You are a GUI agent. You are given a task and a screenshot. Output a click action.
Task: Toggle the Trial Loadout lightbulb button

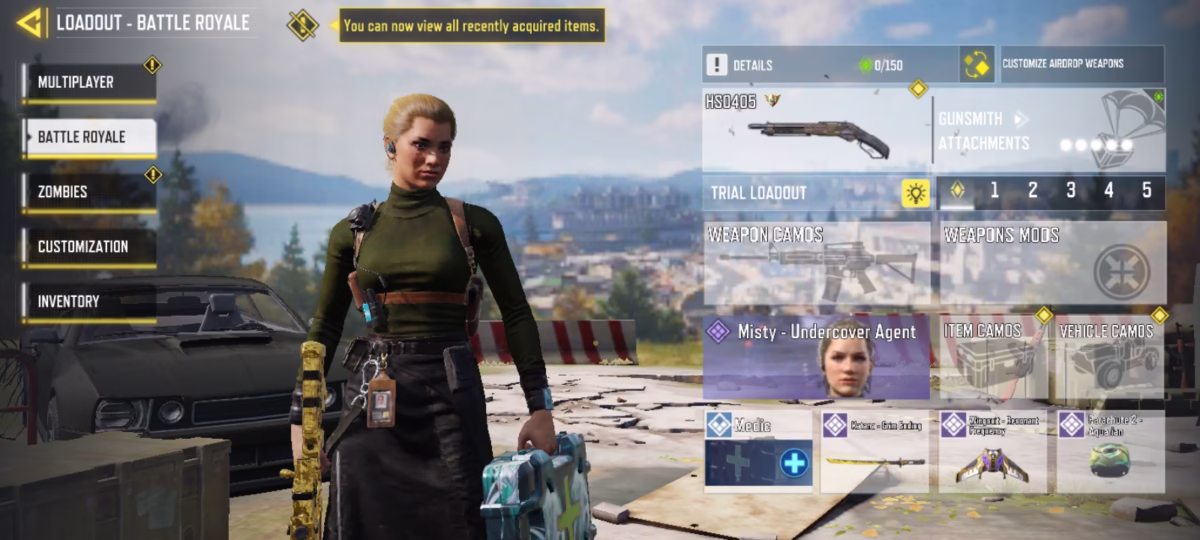(915, 193)
